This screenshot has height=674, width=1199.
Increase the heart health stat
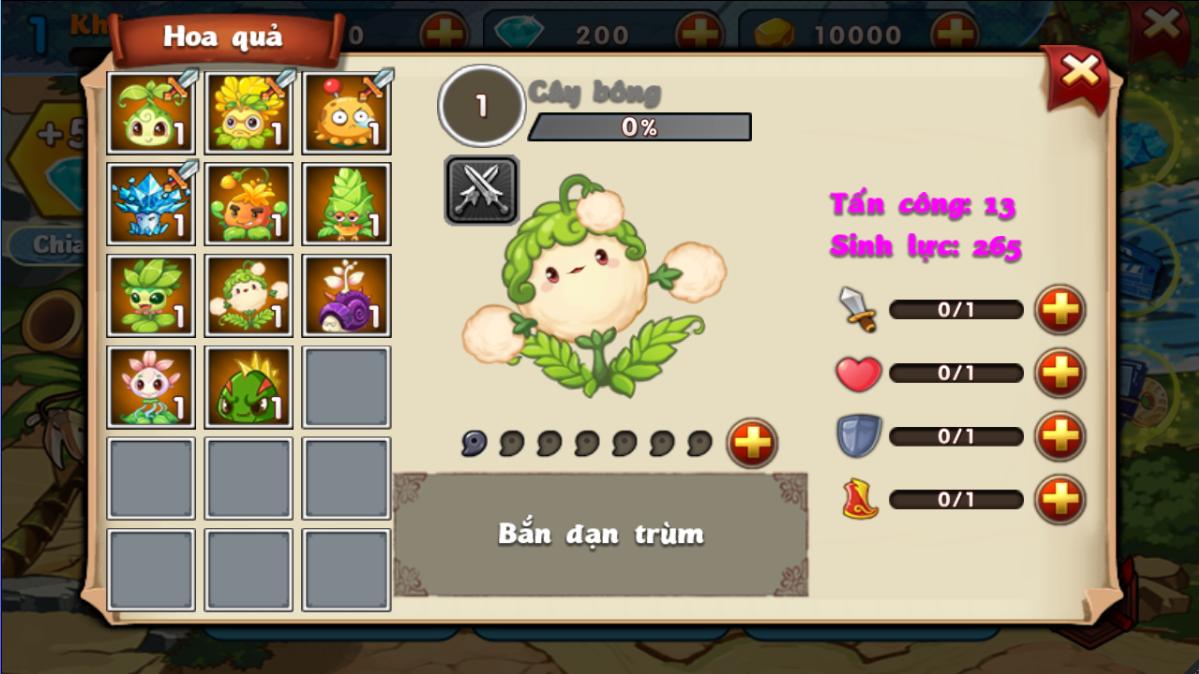tap(1060, 373)
